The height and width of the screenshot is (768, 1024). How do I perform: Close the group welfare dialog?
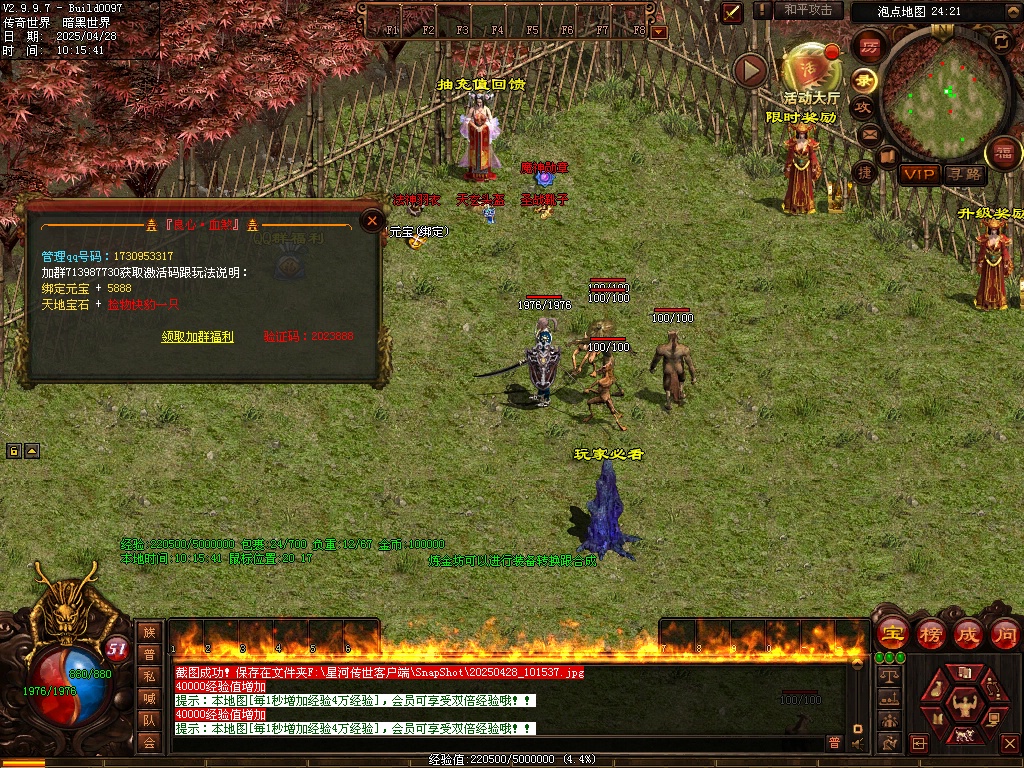coord(372,221)
